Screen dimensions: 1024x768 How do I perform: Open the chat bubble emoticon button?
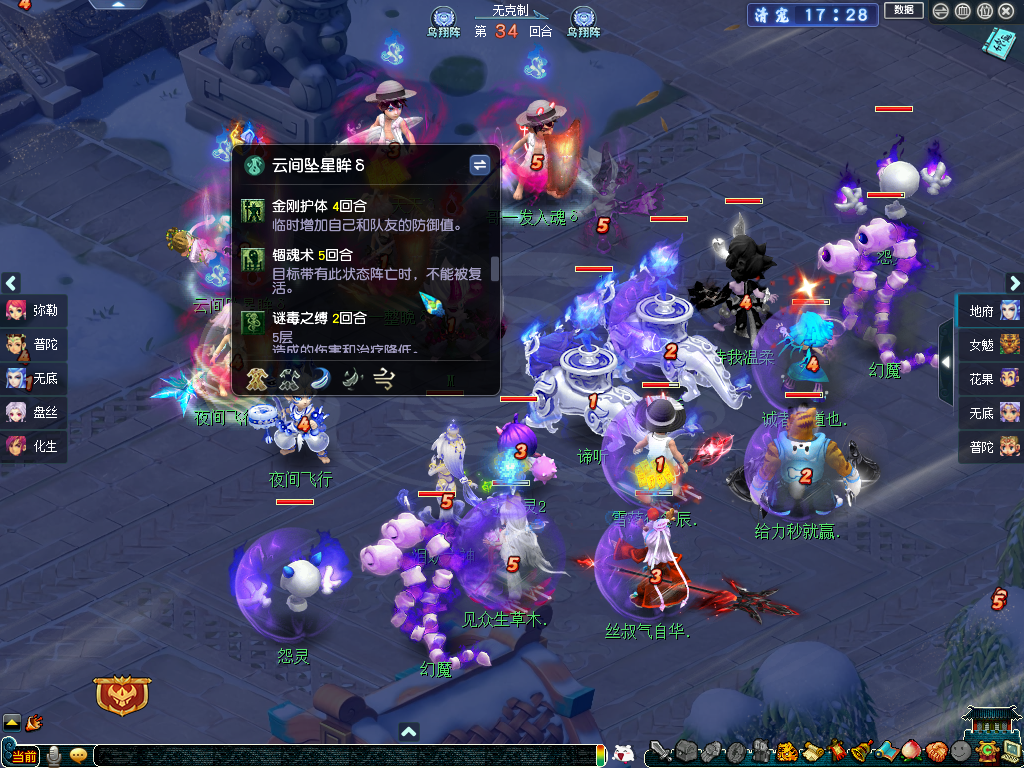[x=78, y=755]
